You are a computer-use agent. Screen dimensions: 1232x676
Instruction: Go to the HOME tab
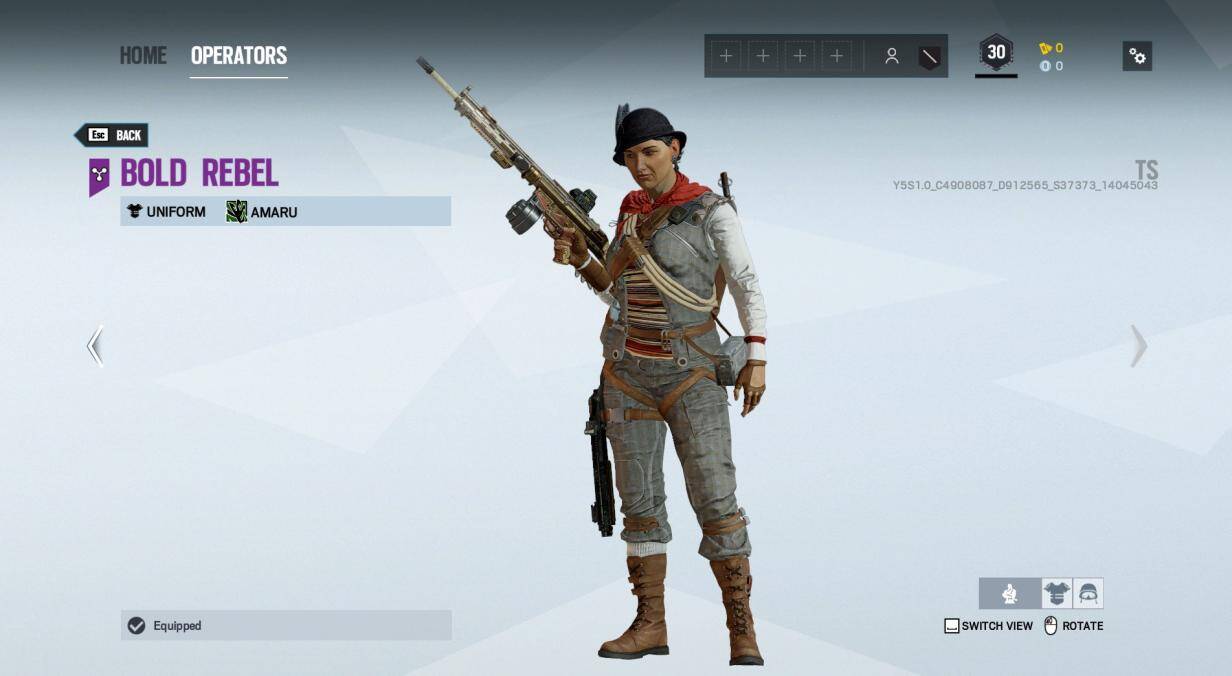143,55
